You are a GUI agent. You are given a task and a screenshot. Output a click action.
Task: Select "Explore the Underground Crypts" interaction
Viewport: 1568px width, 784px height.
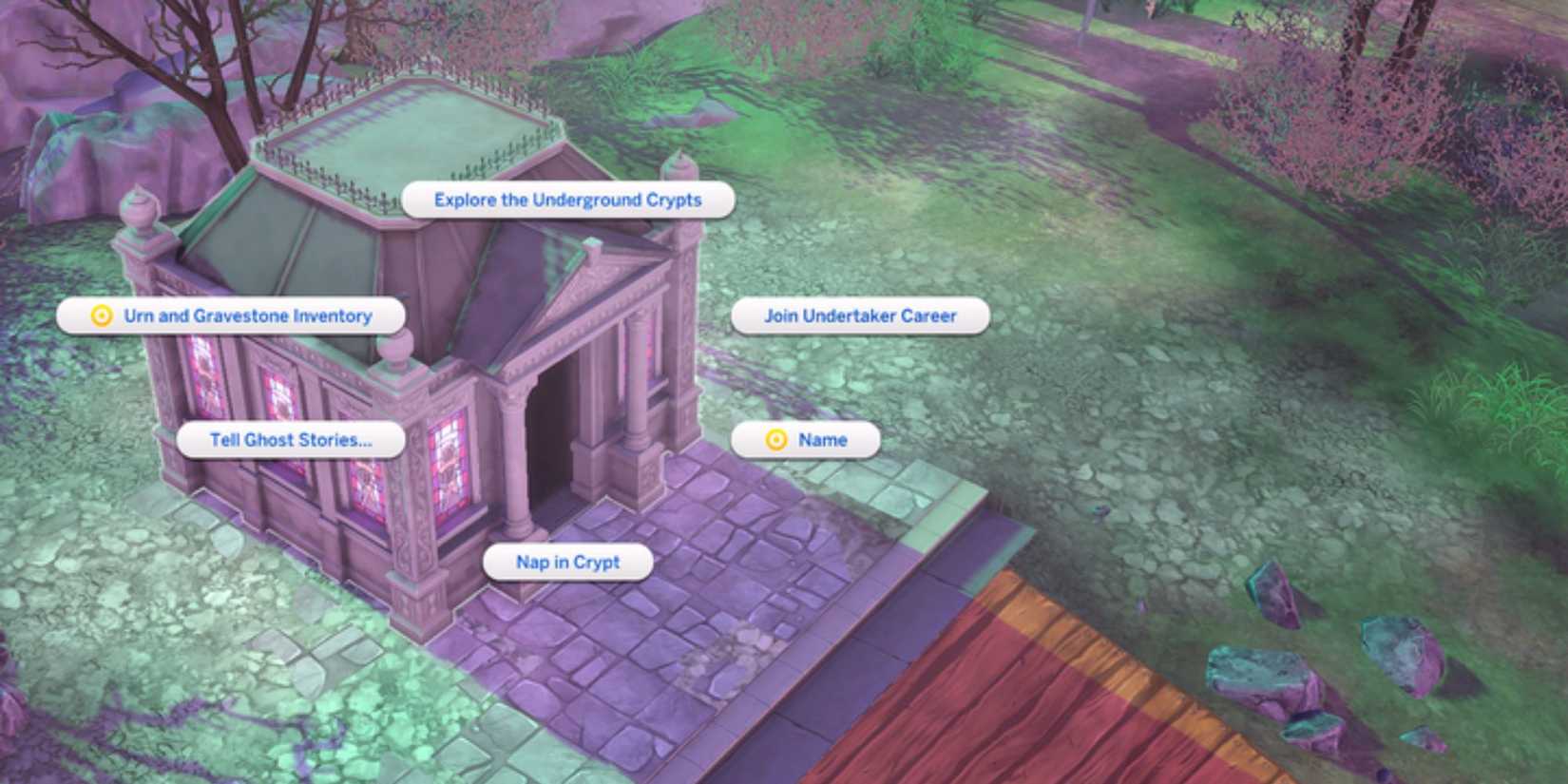(x=567, y=200)
